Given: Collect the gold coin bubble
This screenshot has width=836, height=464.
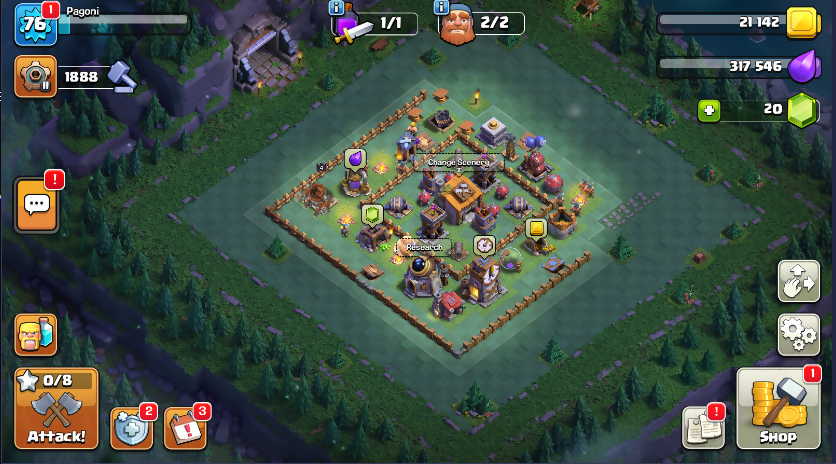Looking at the screenshot, I should pyautogui.click(x=536, y=229).
